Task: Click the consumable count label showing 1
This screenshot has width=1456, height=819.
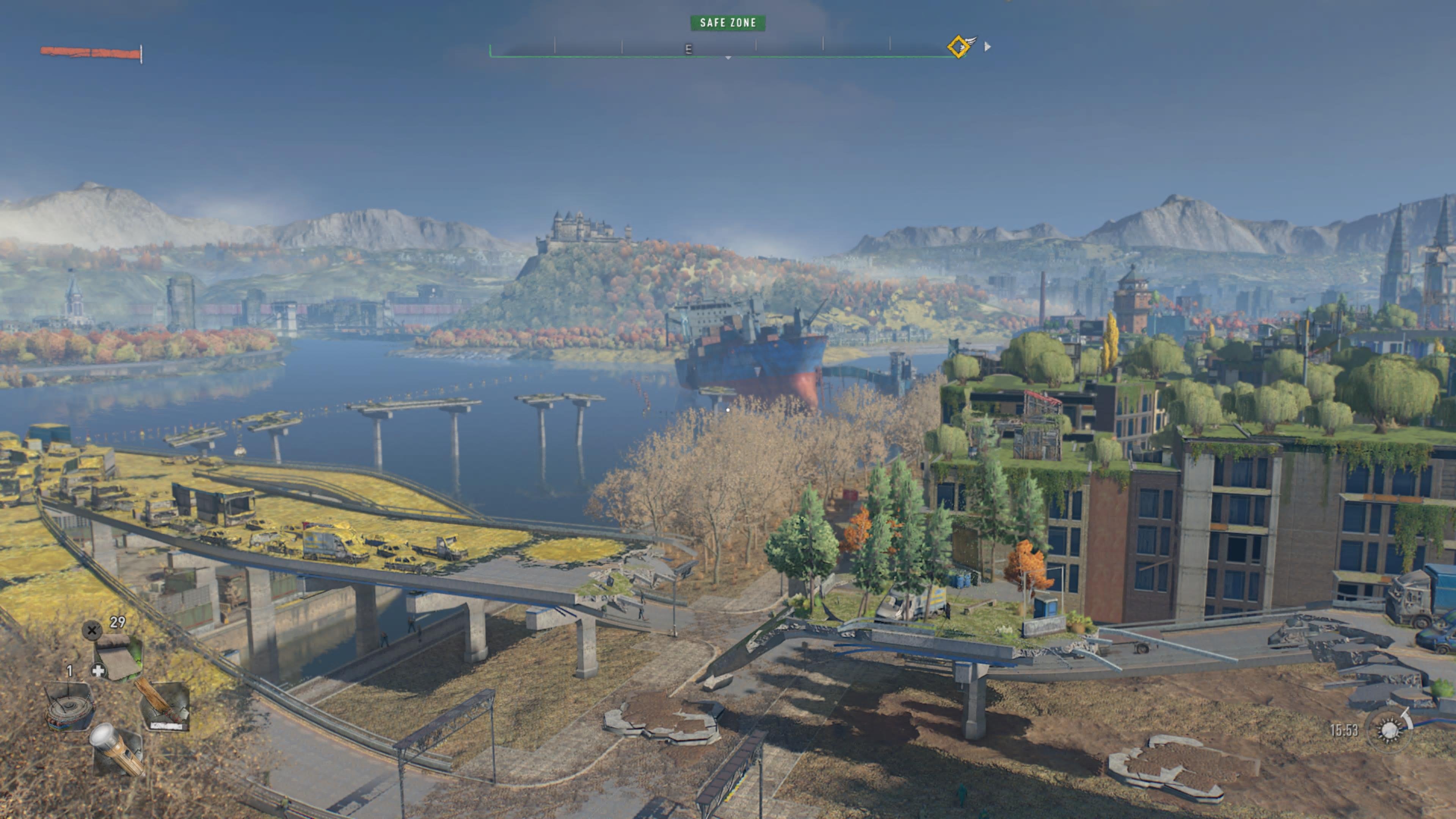Action: pyautogui.click(x=69, y=670)
